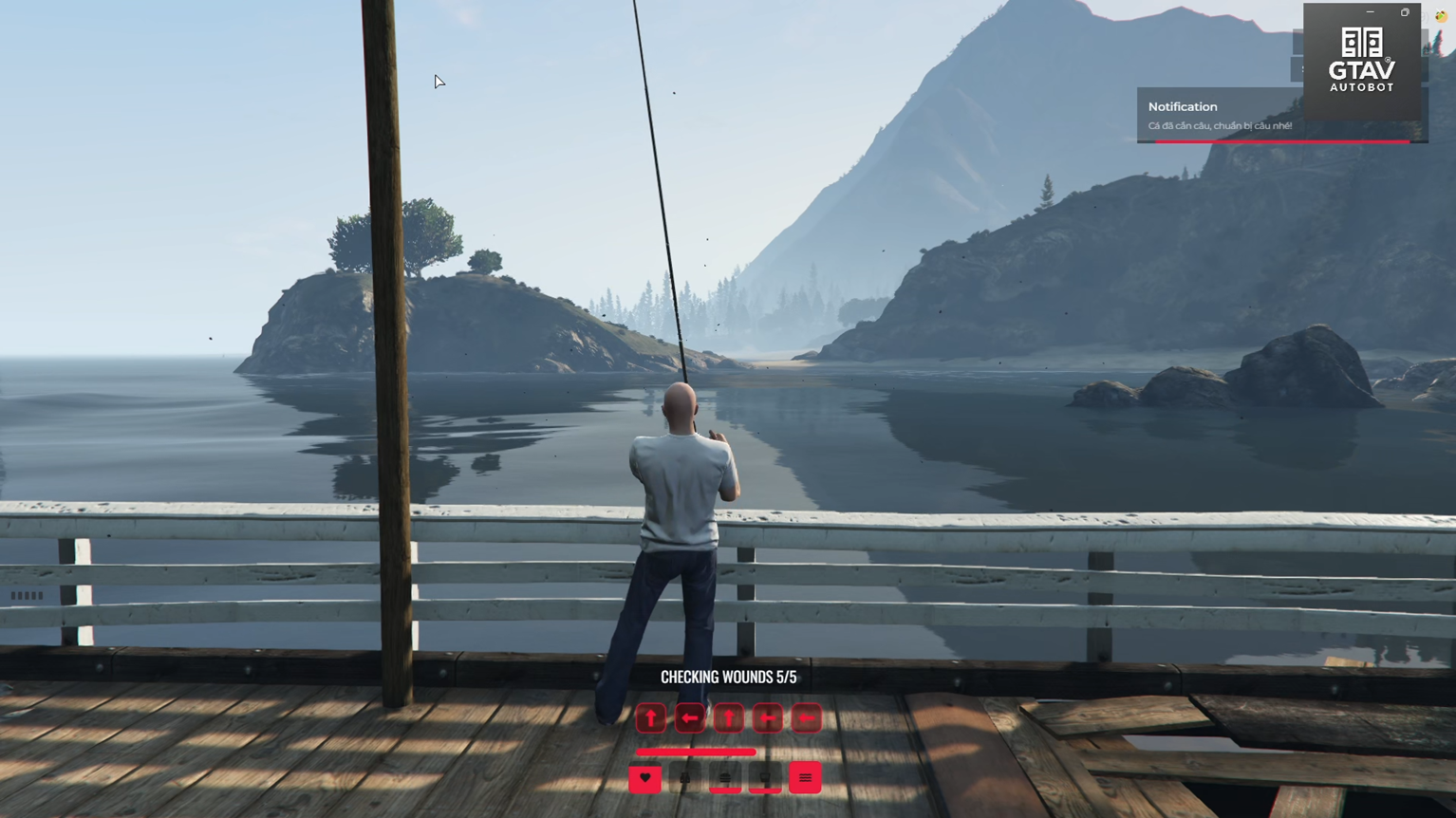This screenshot has height=818, width=1456.
Task: Minimize the GTAV Autobot overlay window
Action: coord(1370,12)
